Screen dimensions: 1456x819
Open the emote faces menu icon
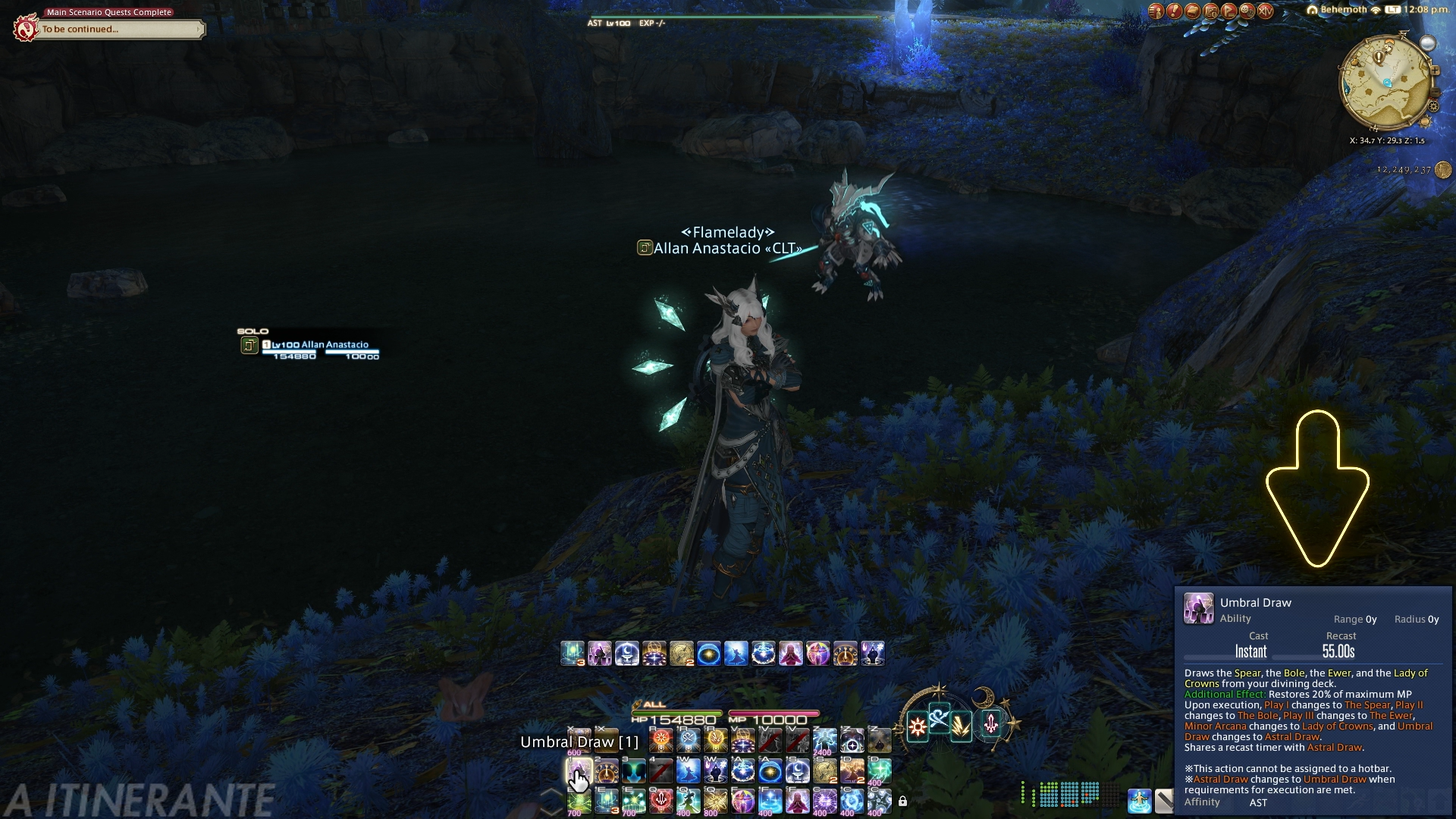1247,11
